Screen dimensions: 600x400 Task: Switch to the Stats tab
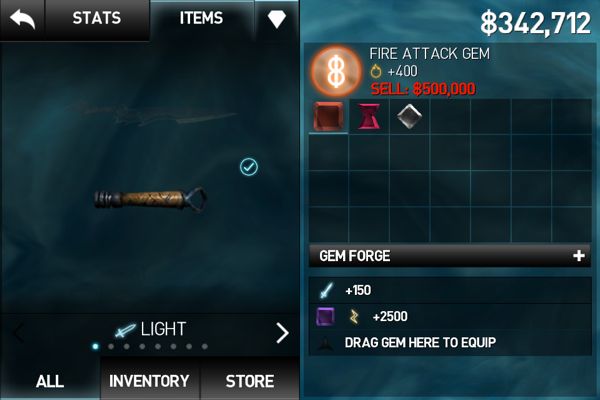[x=96, y=19]
